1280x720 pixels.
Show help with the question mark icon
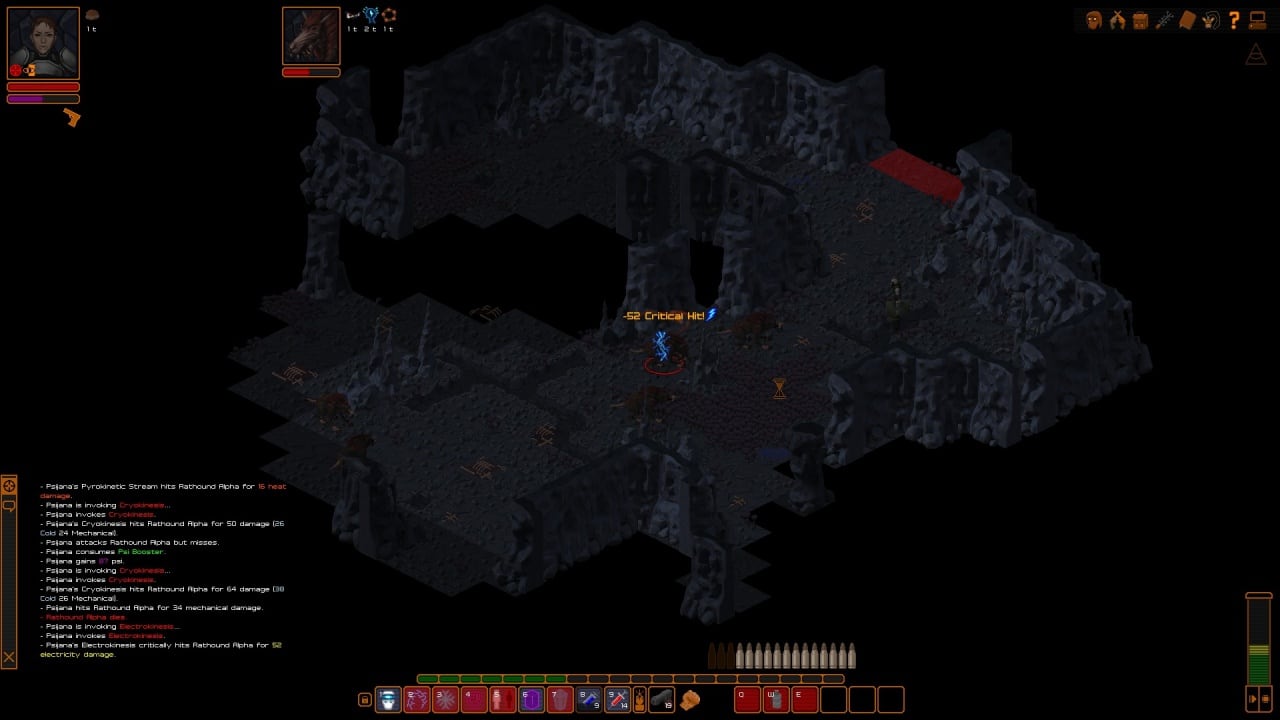[x=1234, y=20]
